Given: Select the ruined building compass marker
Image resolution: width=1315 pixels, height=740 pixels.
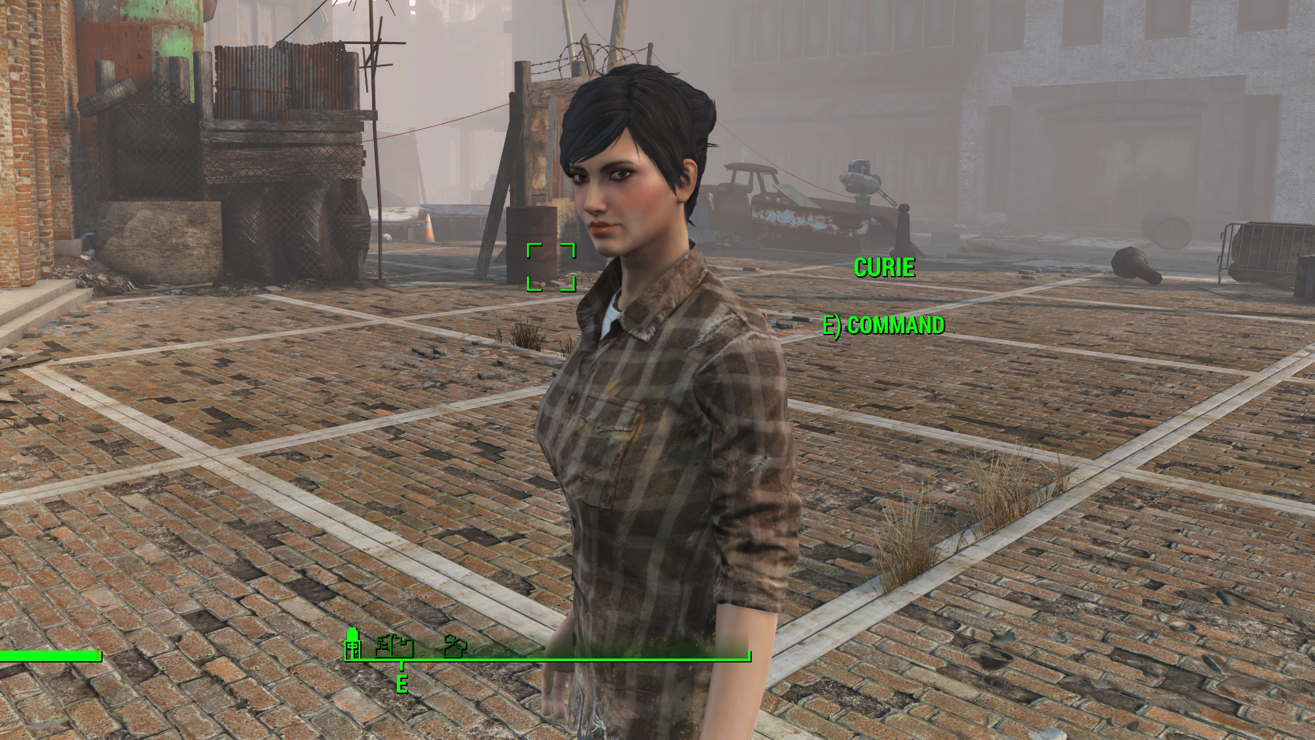Looking at the screenshot, I should coord(394,646).
